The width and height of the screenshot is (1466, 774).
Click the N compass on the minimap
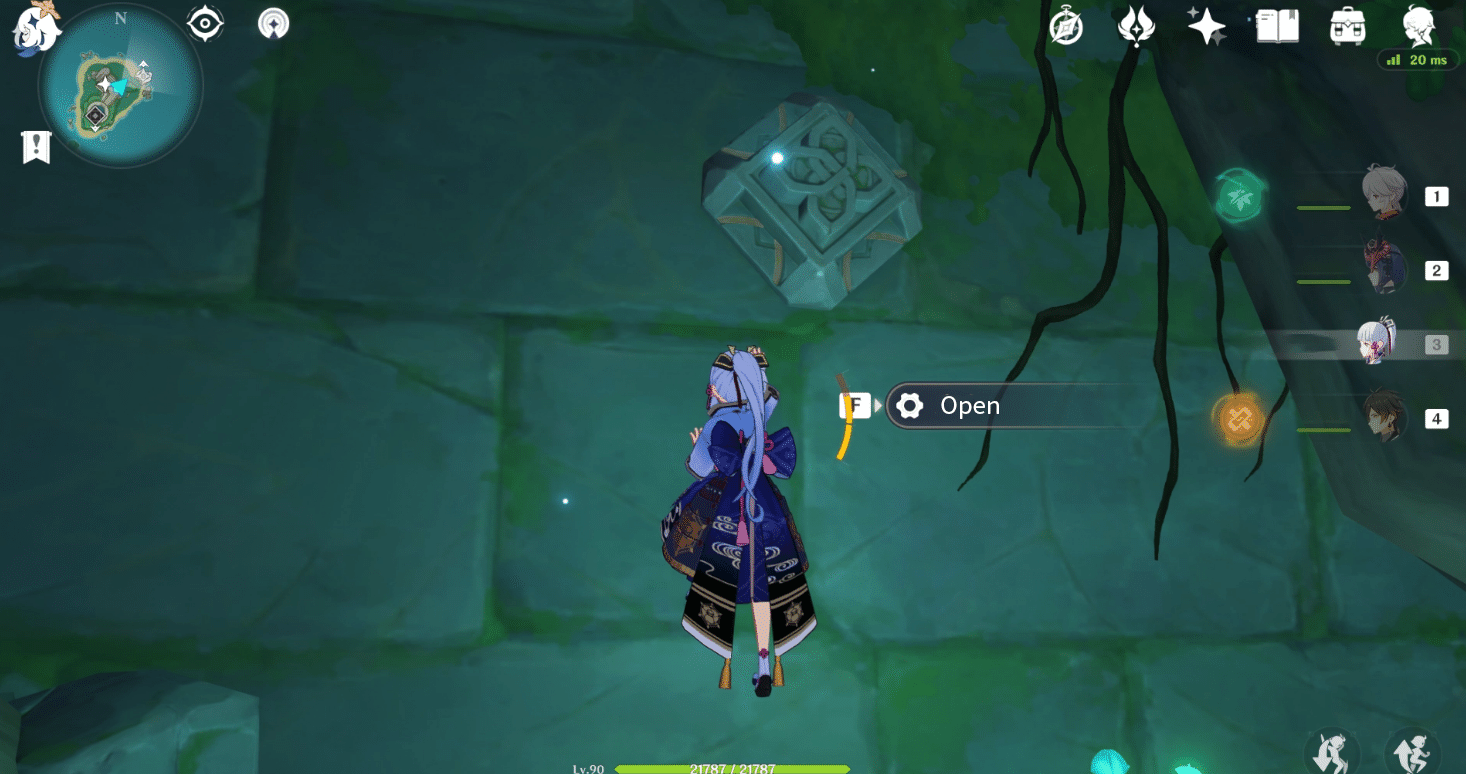[122, 18]
